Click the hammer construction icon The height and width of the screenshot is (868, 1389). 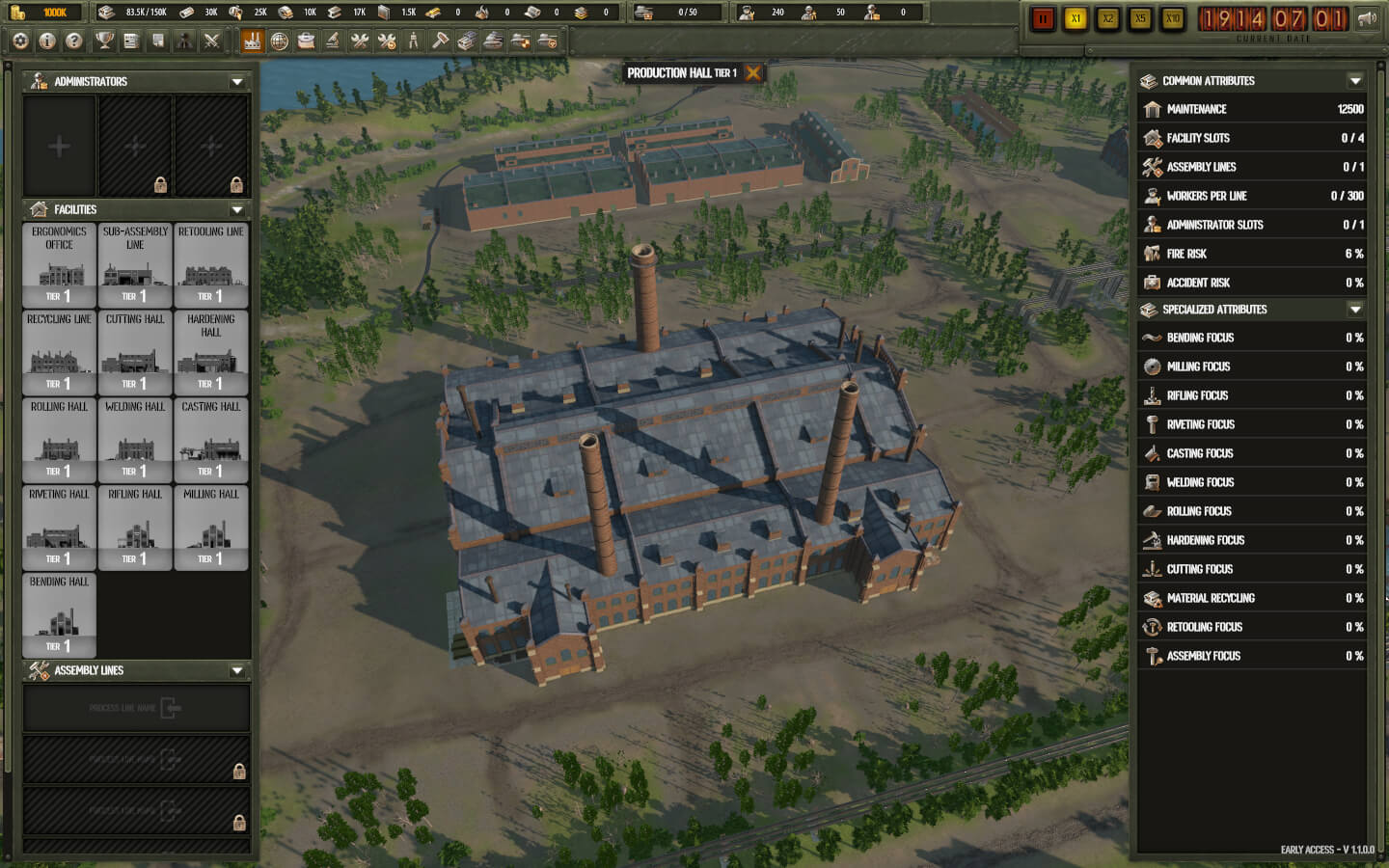click(x=440, y=41)
